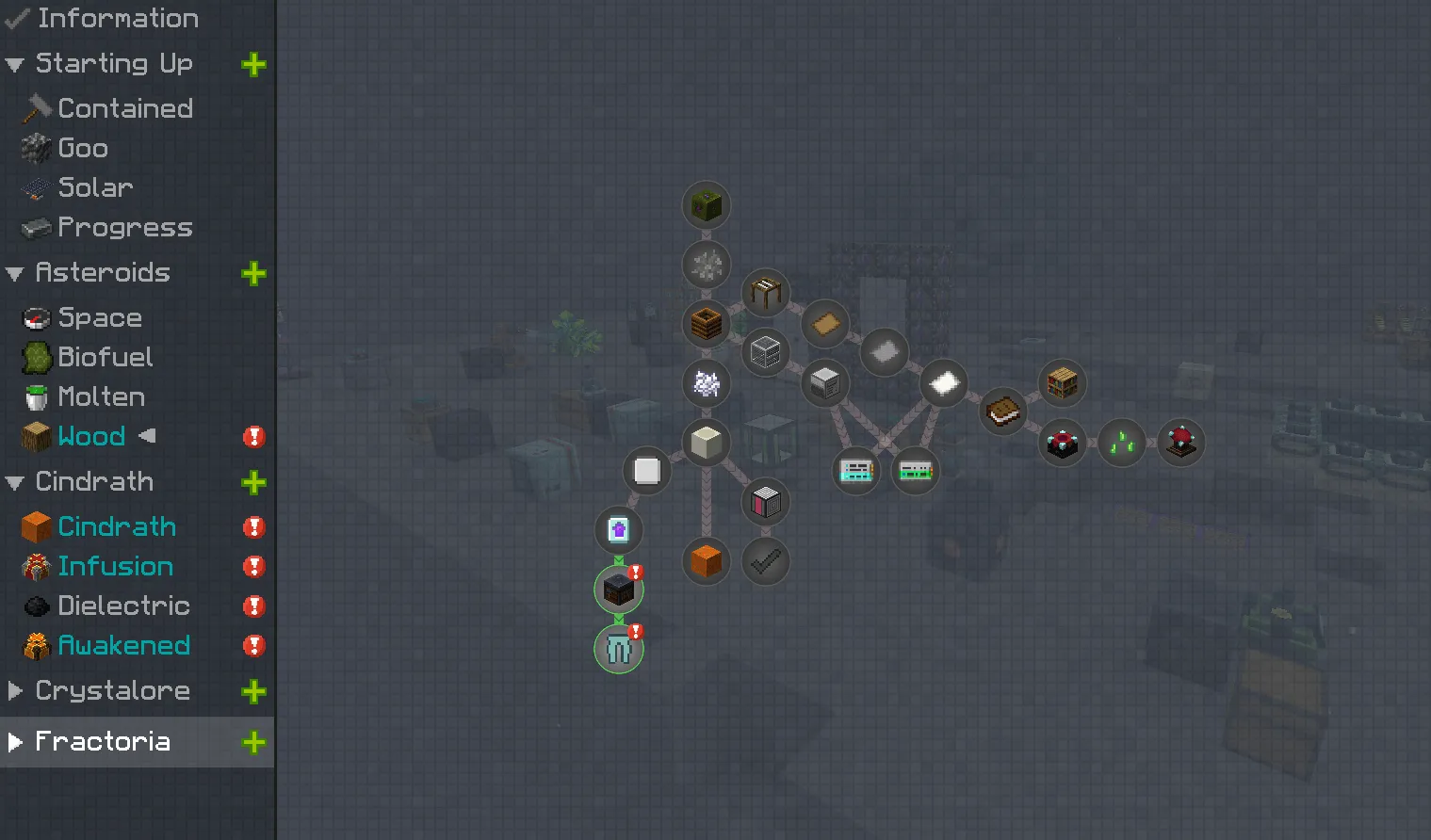Select the wood log icon beside Wood
The width and height of the screenshot is (1431, 840).
34,436
